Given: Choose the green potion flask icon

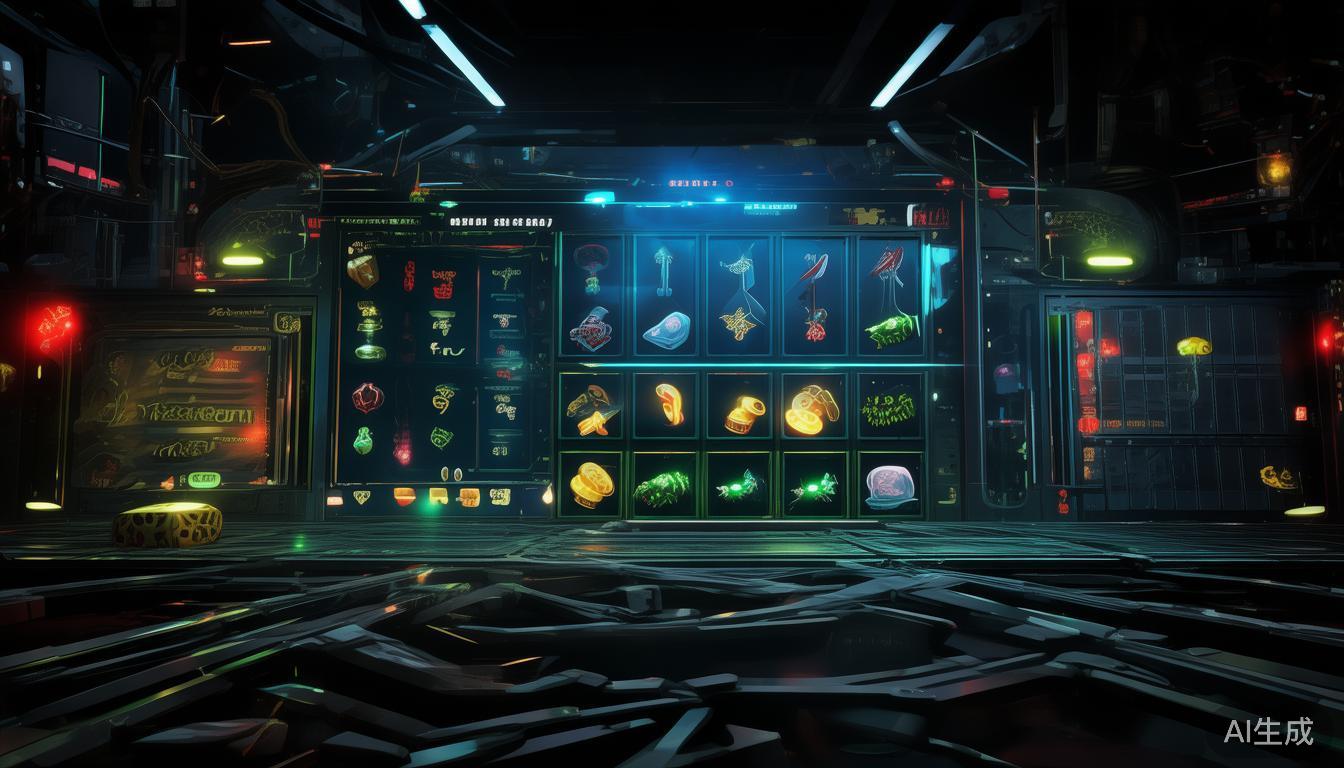Looking at the screenshot, I should pos(363,440).
